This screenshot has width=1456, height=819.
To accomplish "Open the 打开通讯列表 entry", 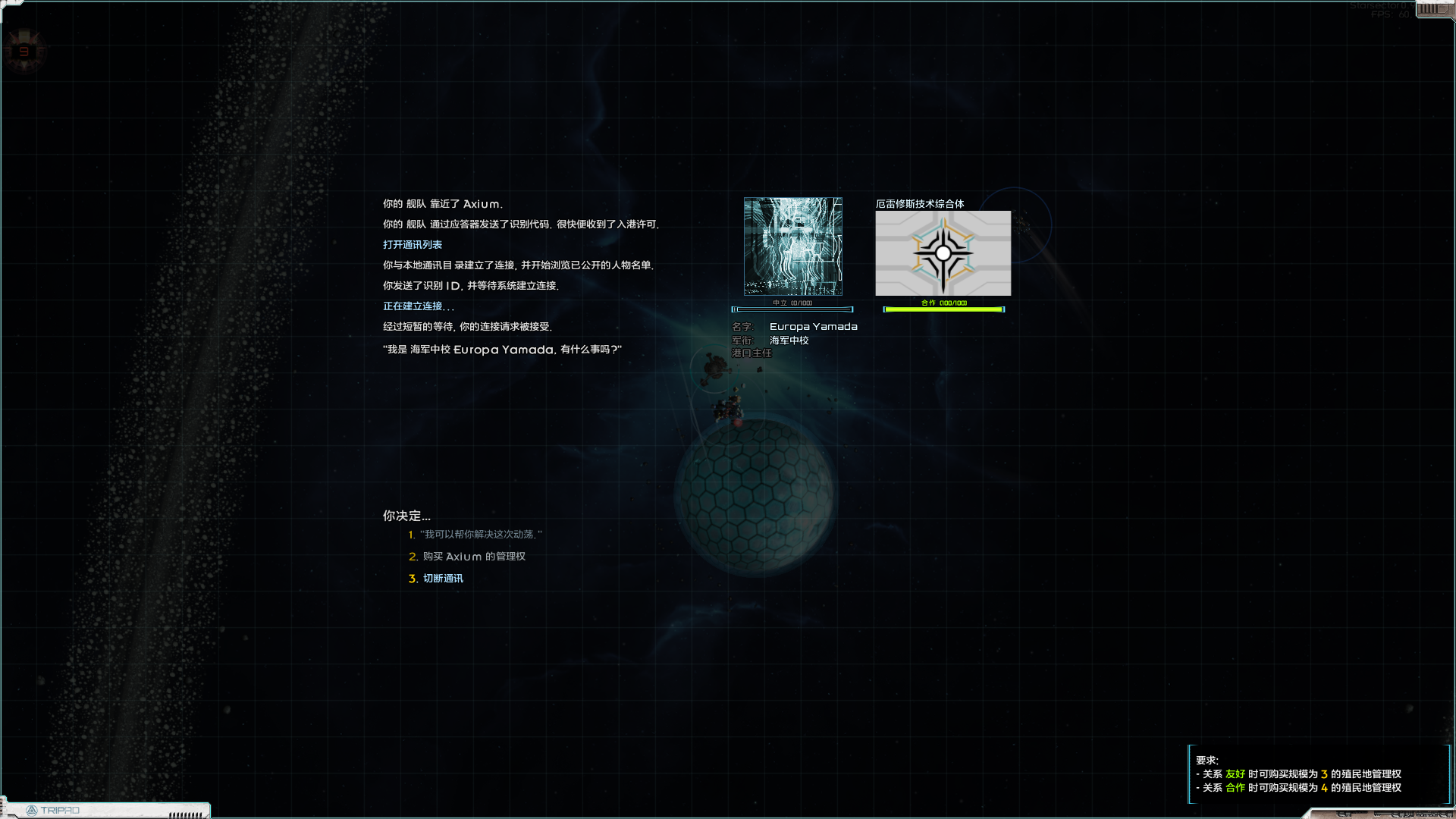I will pos(413,243).
